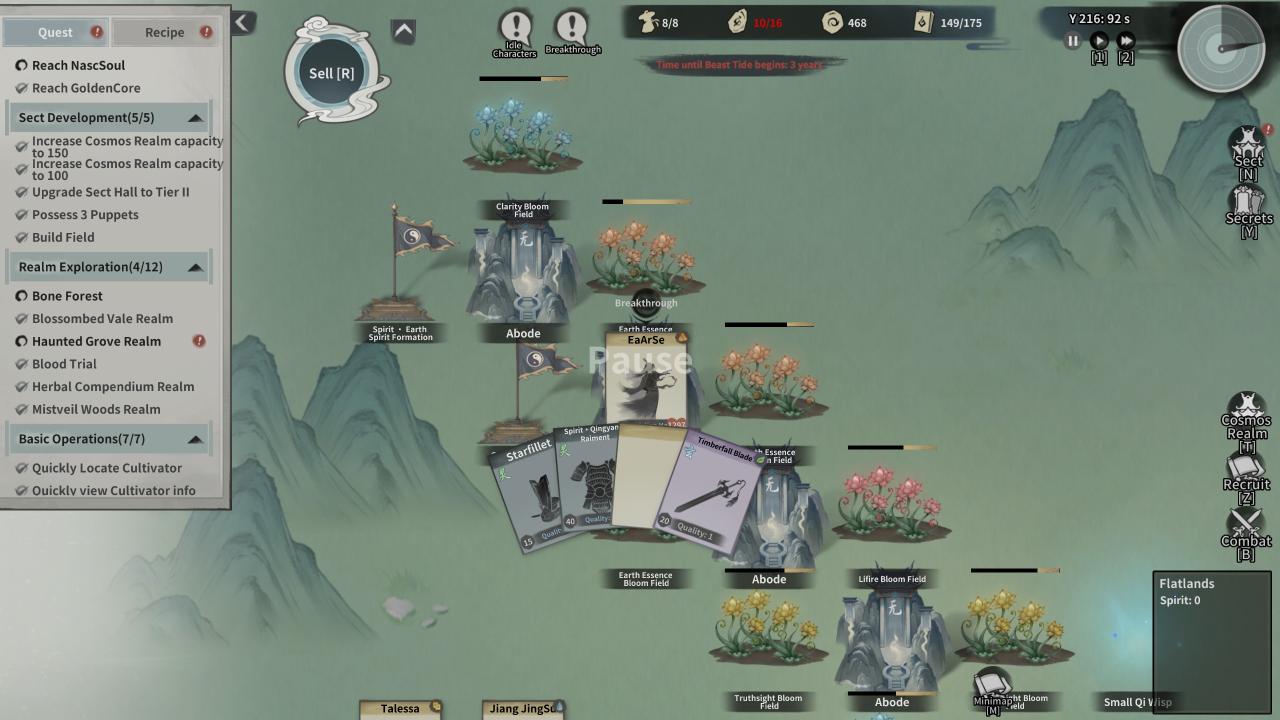This screenshot has width=1280, height=720.
Task: Open the Recipe tab
Action: pos(164,32)
